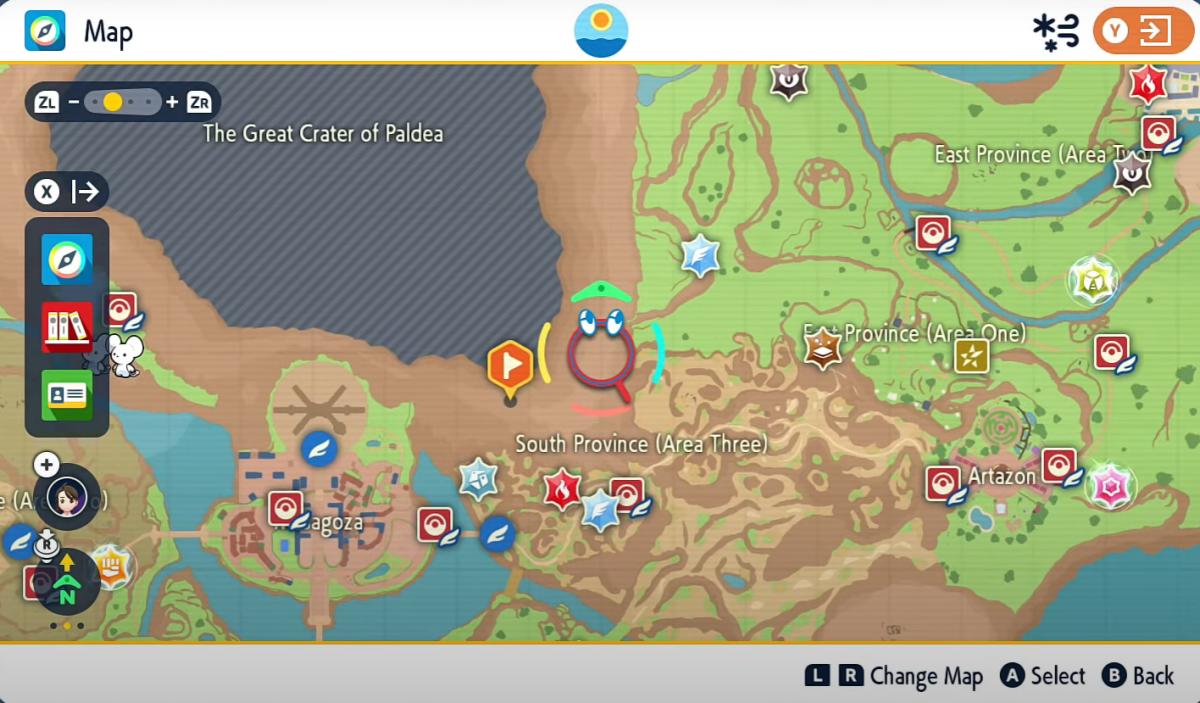1200x703 pixels.
Task: Select the Pokémon Center inside Mesagoza
Action: (x=287, y=508)
